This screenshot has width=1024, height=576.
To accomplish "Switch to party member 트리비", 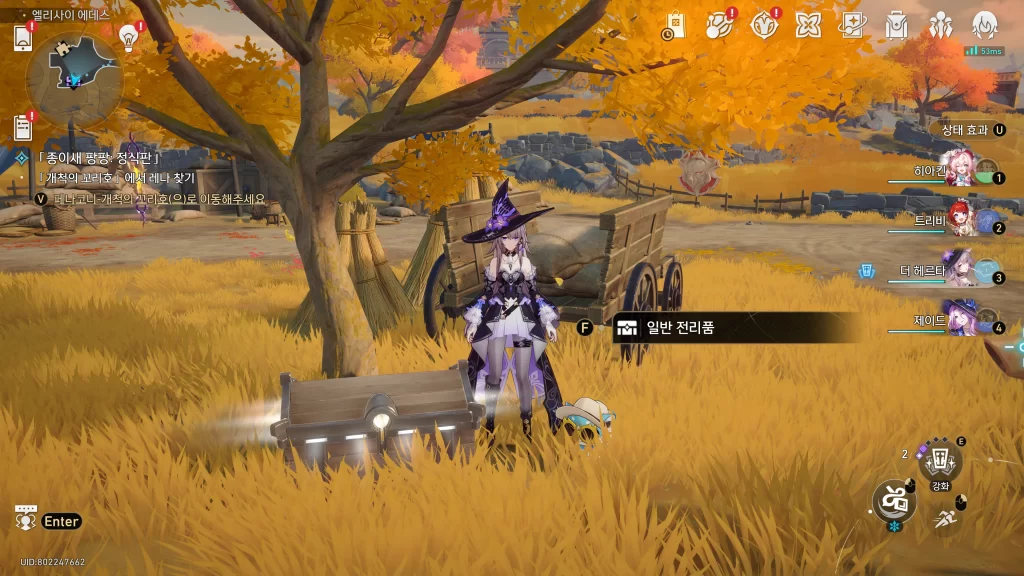I will (x=960, y=217).
